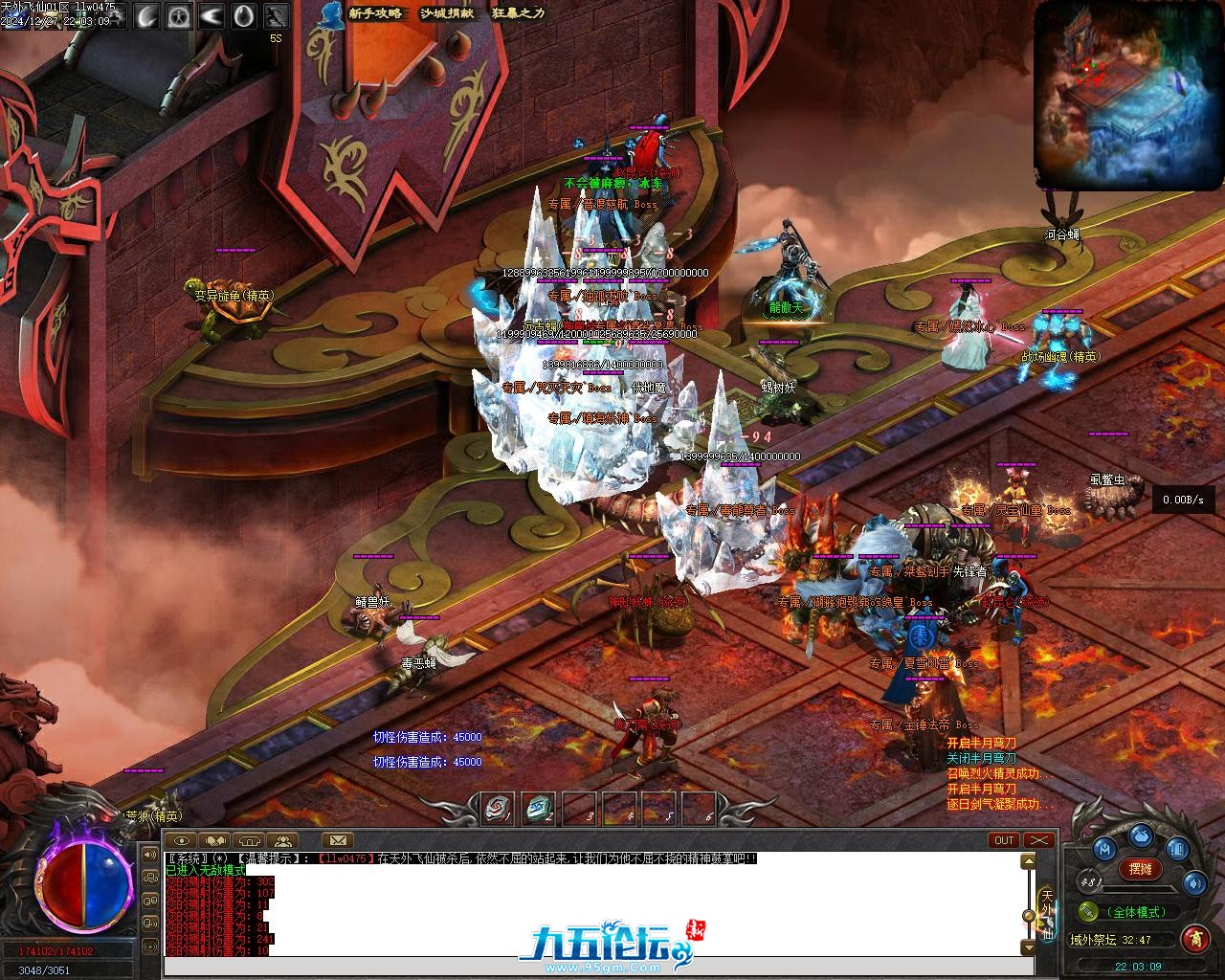1225x980 pixels.
Task: Click the running figure buff icon
Action: coord(277,15)
